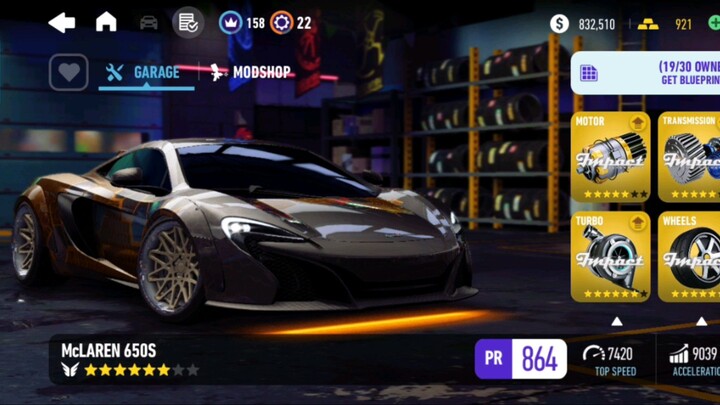Open the cash balance shop
Viewport: 720px width, 405px height.
[x=584, y=23]
